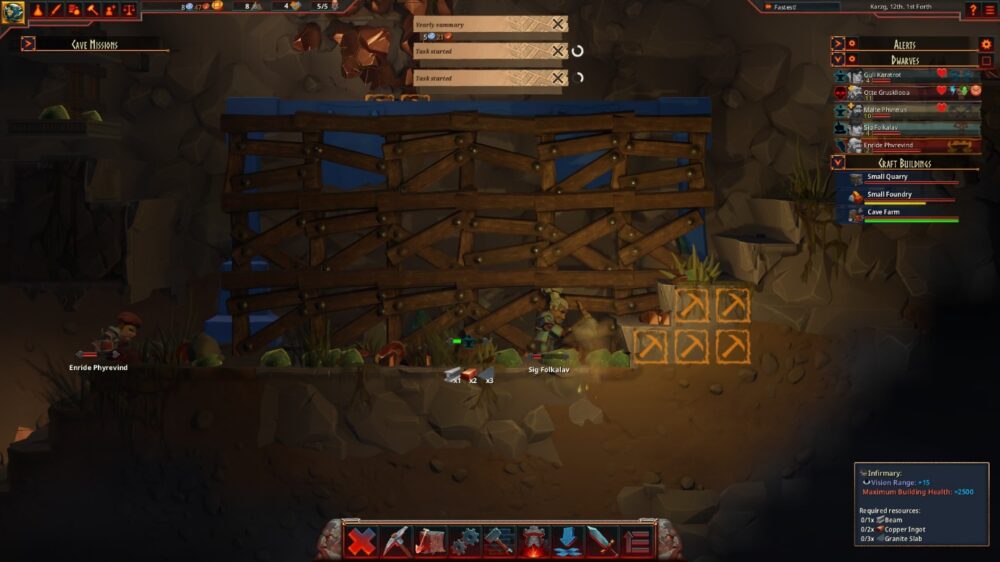Close the Yearly summary notification
The width and height of the screenshot is (1000, 562).
coord(558,24)
